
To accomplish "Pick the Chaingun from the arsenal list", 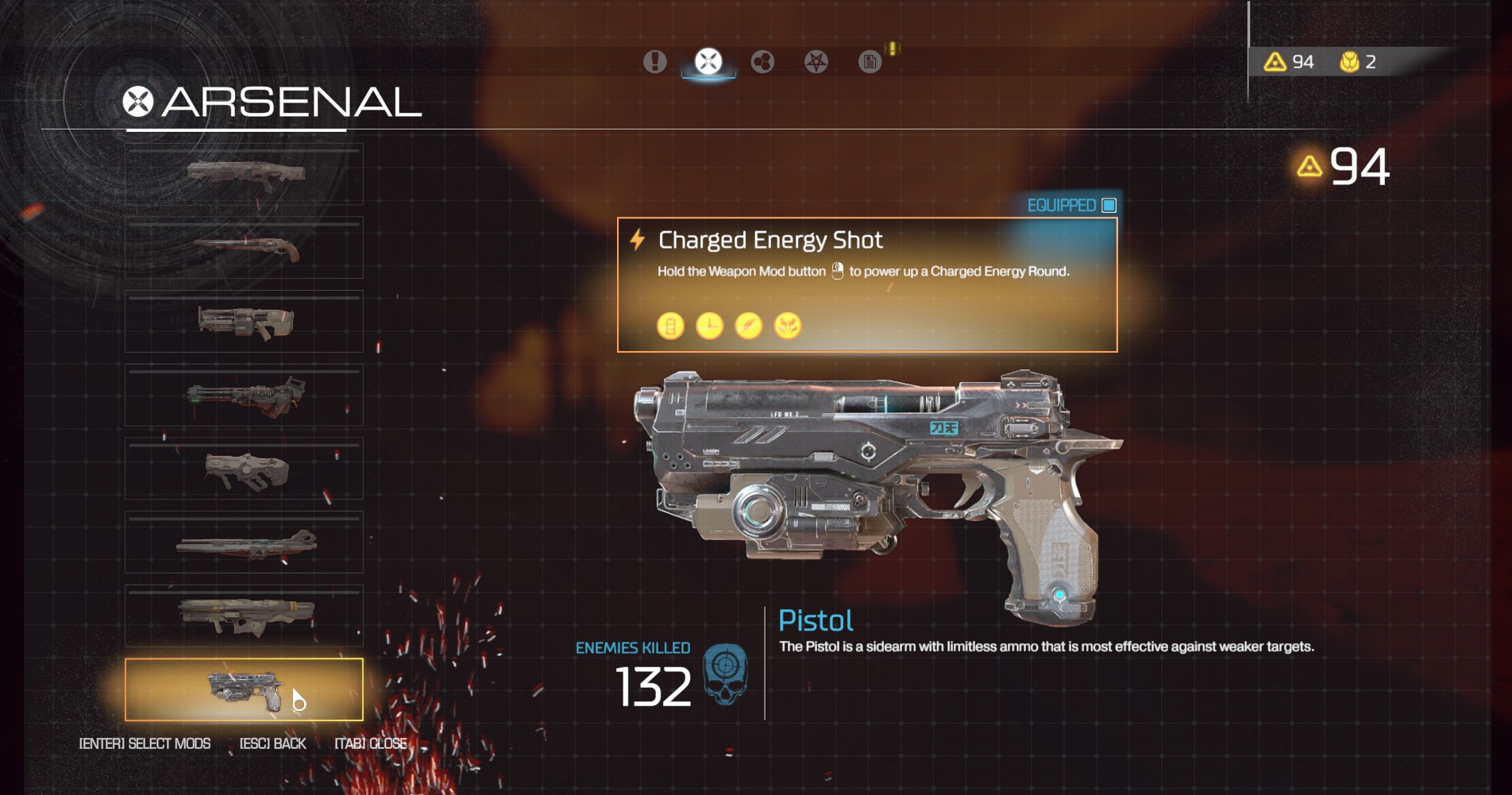I will (x=244, y=396).
